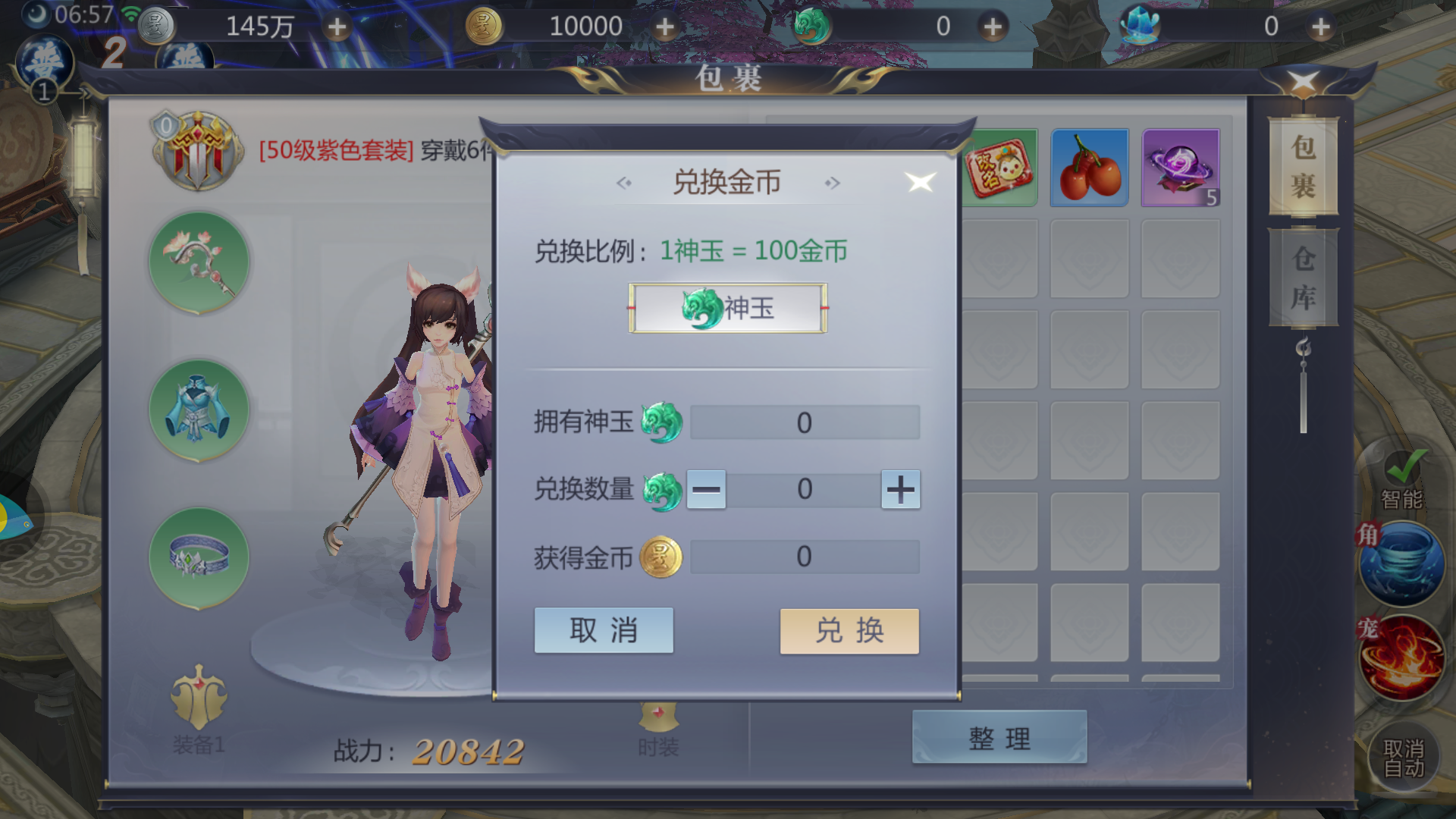Select the weapon equipment slot

[x=199, y=260]
